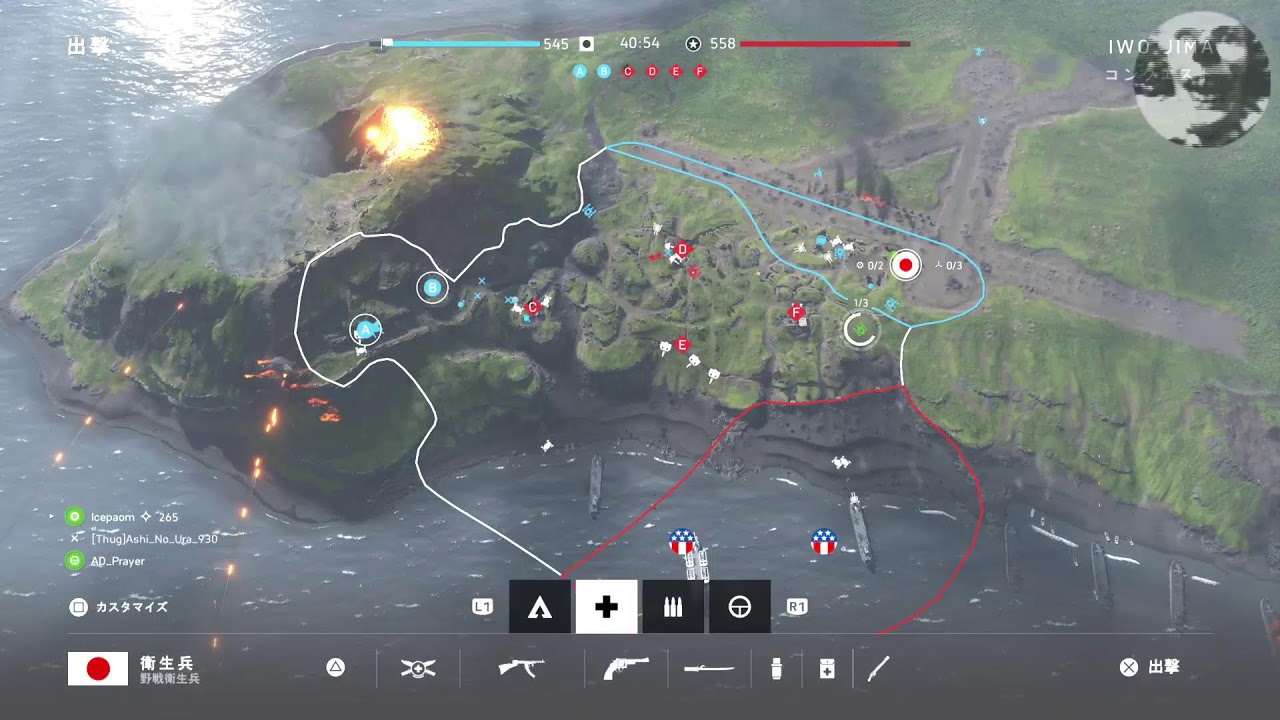Pick the green squad spawn circle

(859, 329)
